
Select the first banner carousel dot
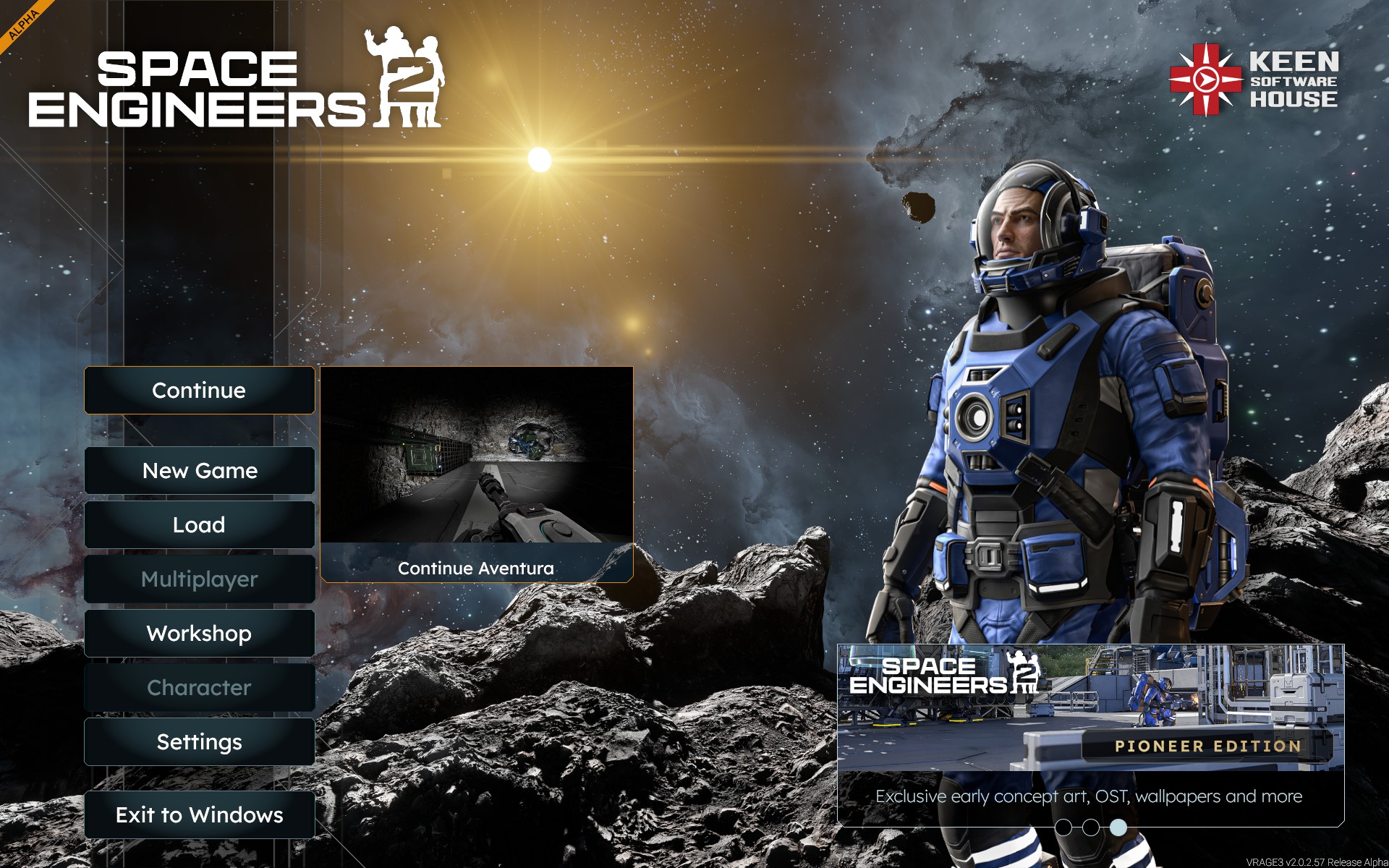[x=1063, y=827]
